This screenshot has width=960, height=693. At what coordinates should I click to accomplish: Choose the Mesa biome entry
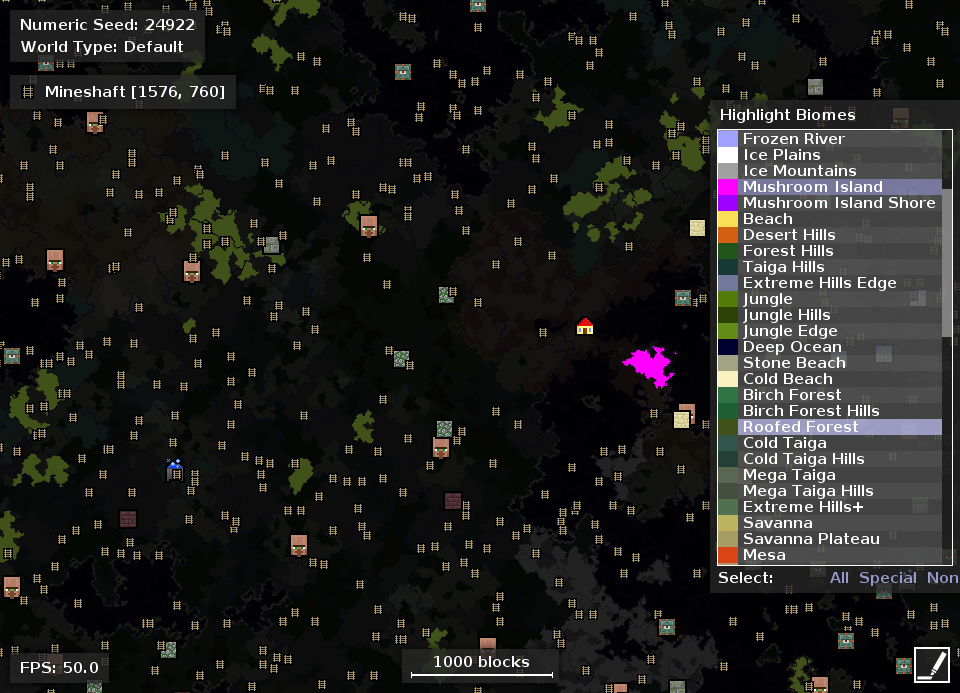tap(764, 555)
